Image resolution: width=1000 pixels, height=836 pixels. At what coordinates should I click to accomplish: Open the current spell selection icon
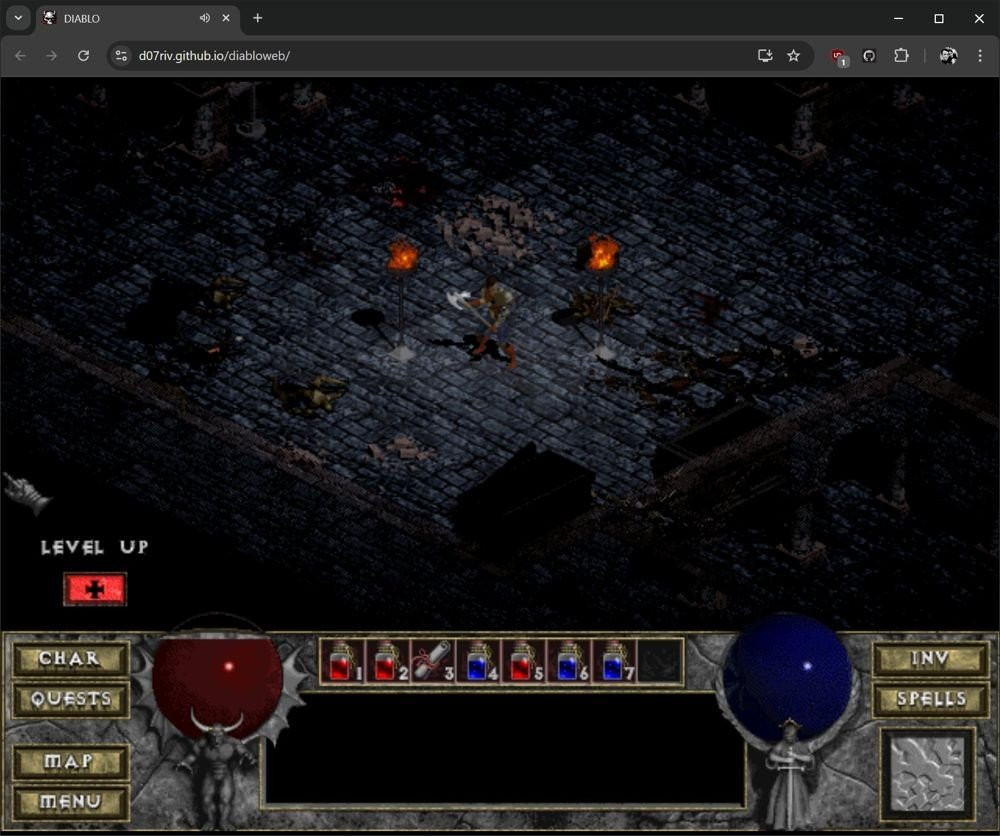click(x=927, y=775)
